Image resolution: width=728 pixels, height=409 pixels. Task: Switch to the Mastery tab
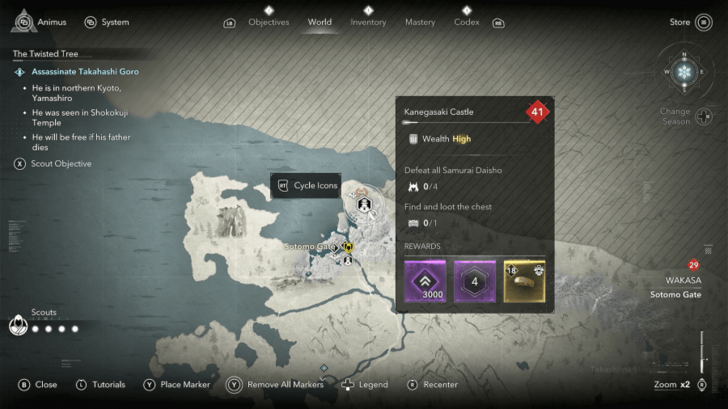pyautogui.click(x=420, y=22)
